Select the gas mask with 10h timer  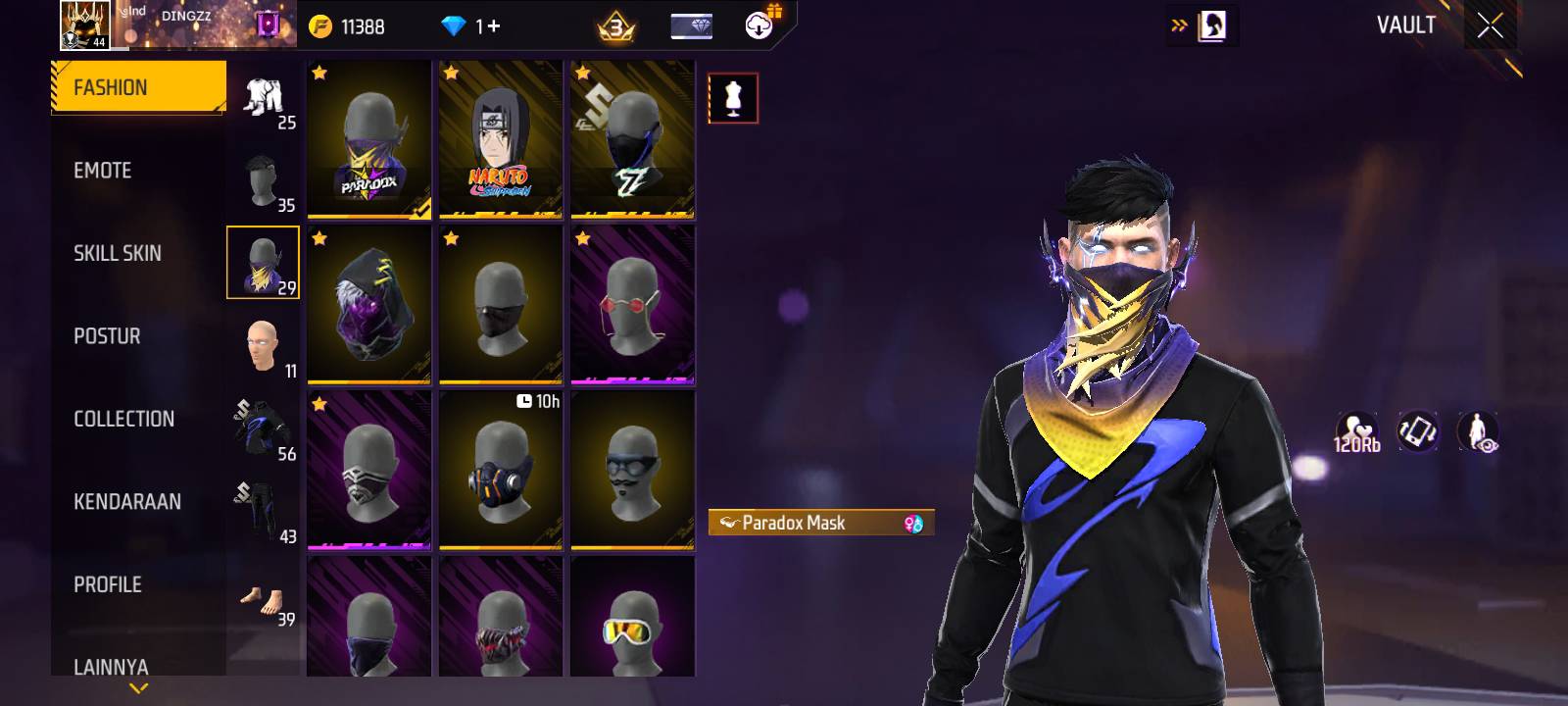pos(501,470)
